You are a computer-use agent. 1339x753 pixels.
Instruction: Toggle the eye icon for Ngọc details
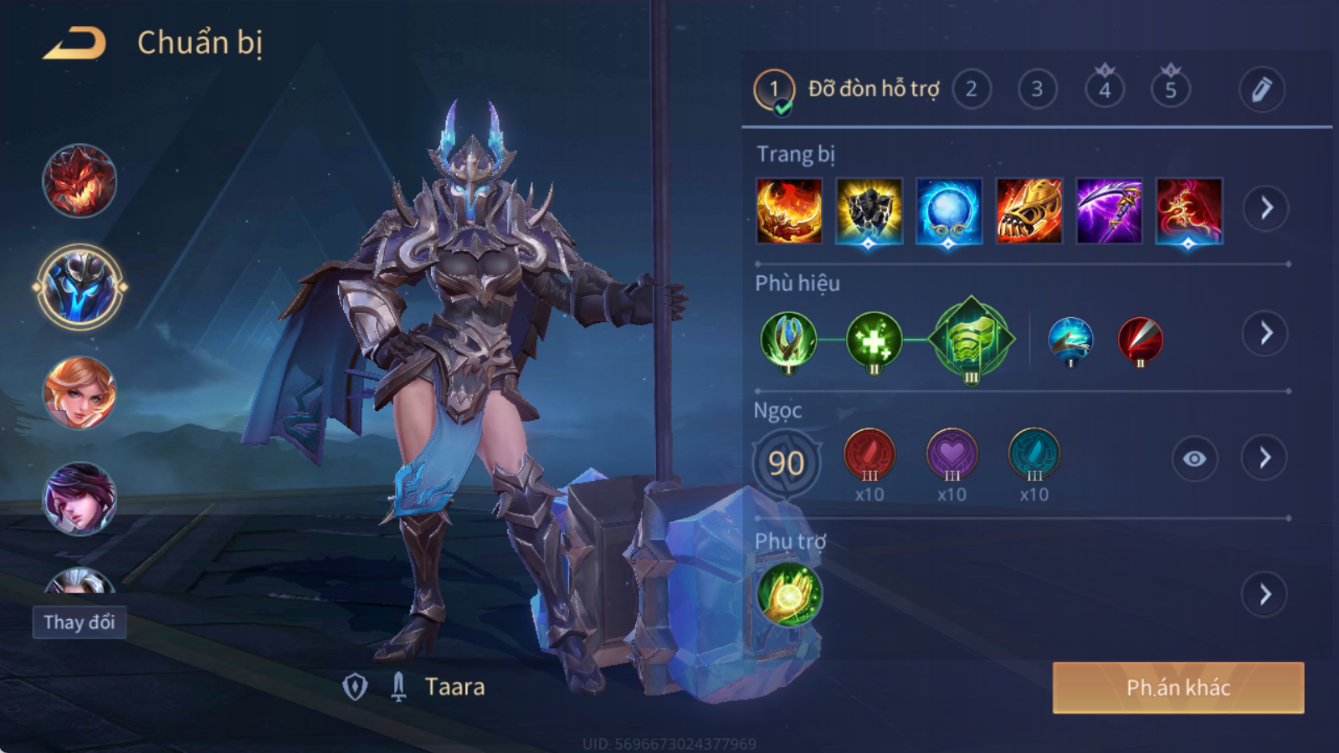pyautogui.click(x=1194, y=458)
